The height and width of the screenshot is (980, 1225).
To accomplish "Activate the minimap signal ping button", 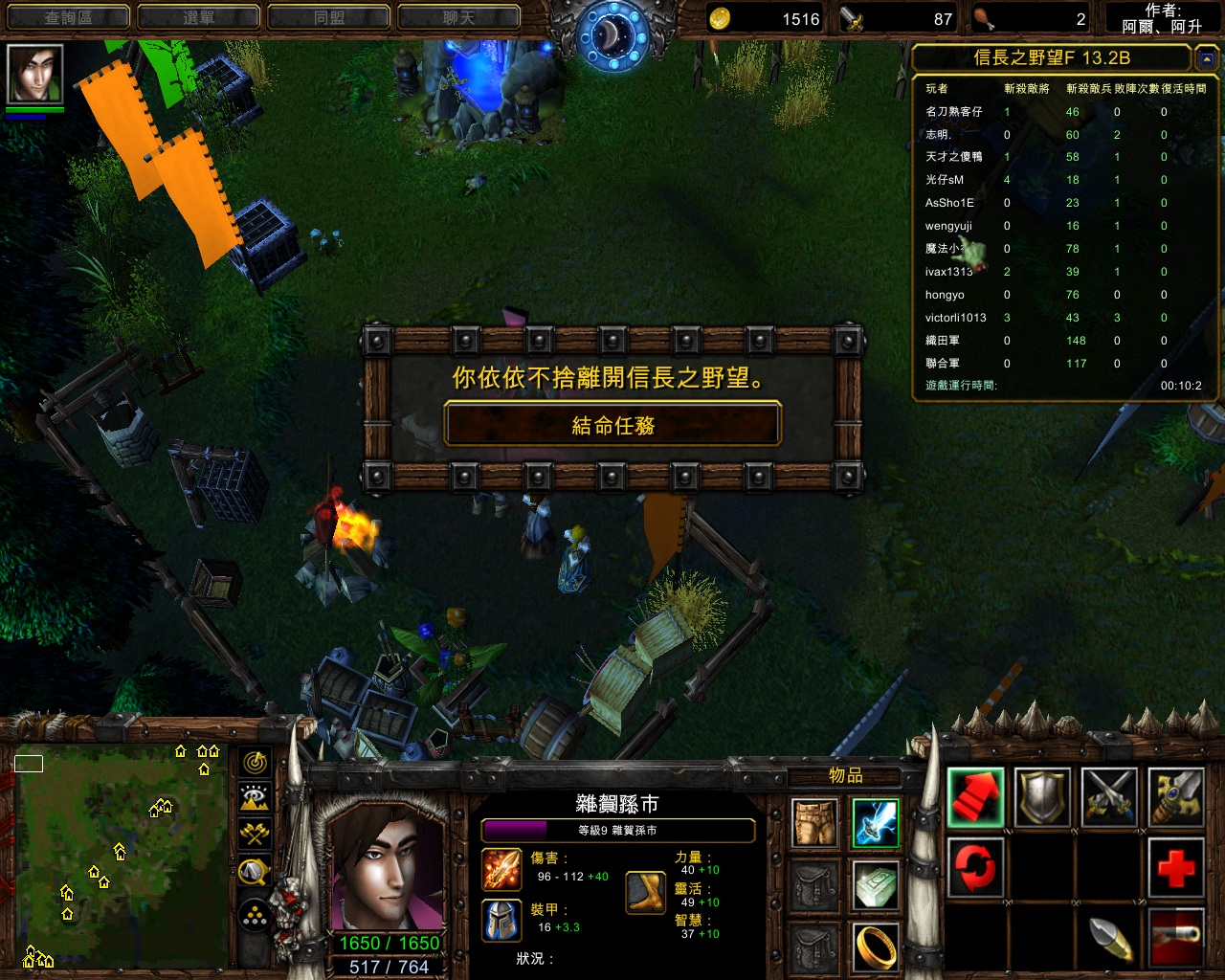I will 255,763.
